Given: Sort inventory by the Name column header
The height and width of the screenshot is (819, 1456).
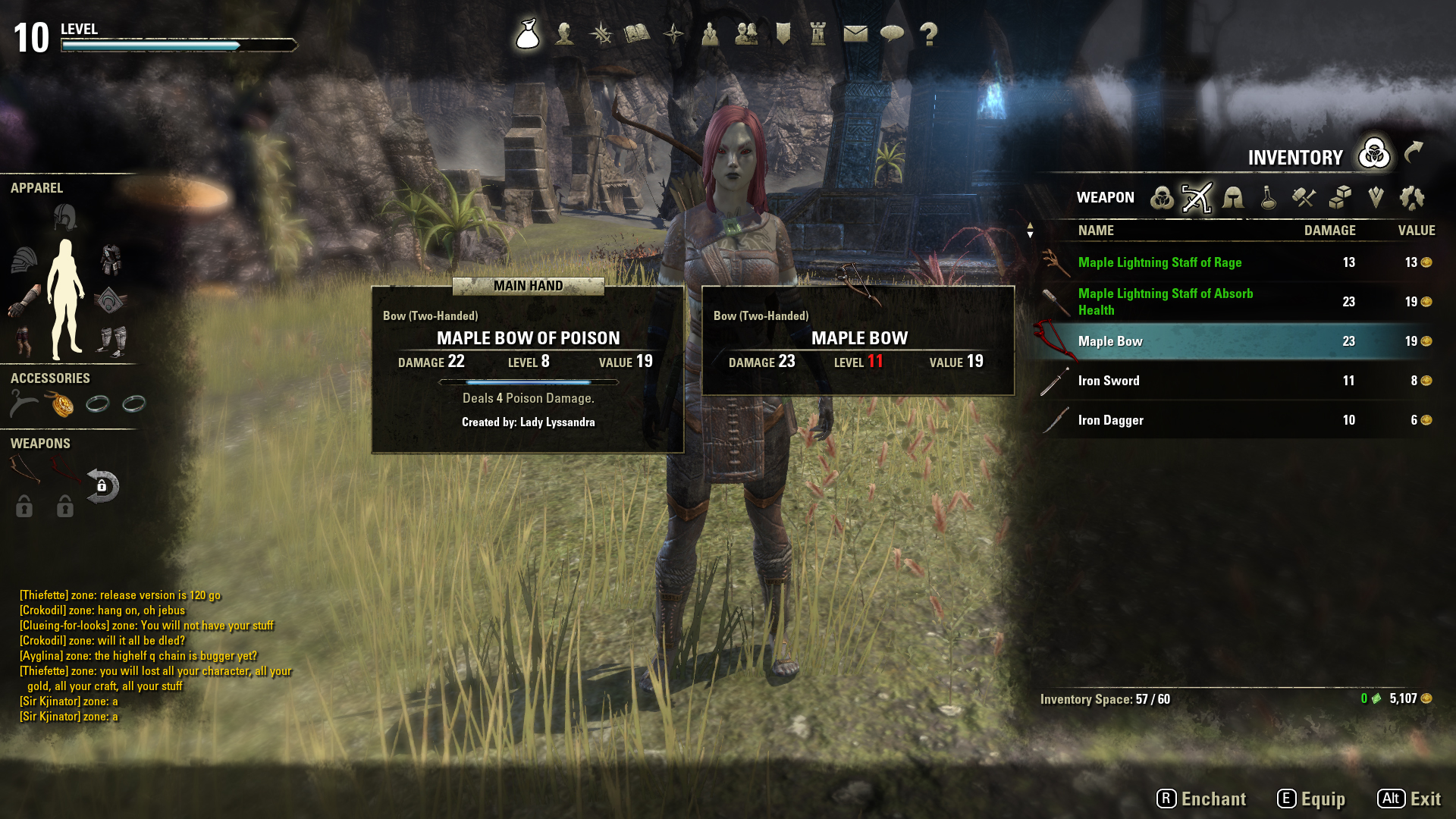Looking at the screenshot, I should (x=1096, y=231).
